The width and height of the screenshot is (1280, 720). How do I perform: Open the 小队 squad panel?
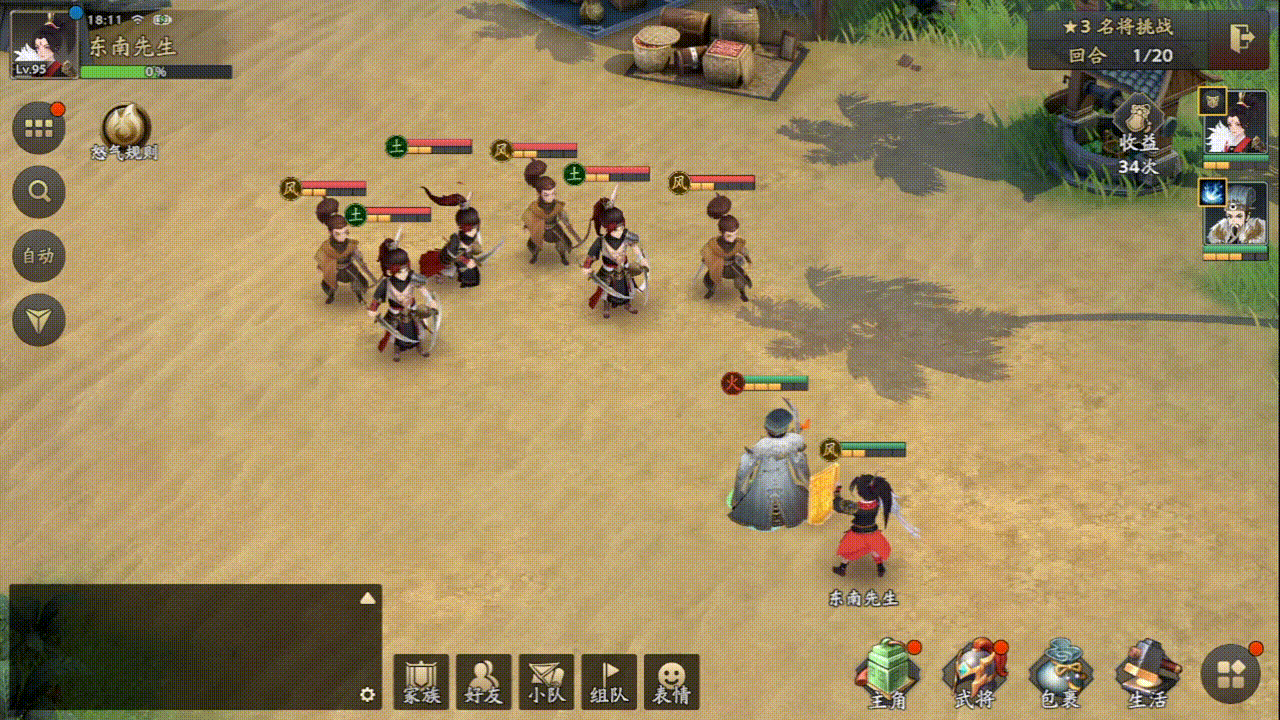(546, 682)
